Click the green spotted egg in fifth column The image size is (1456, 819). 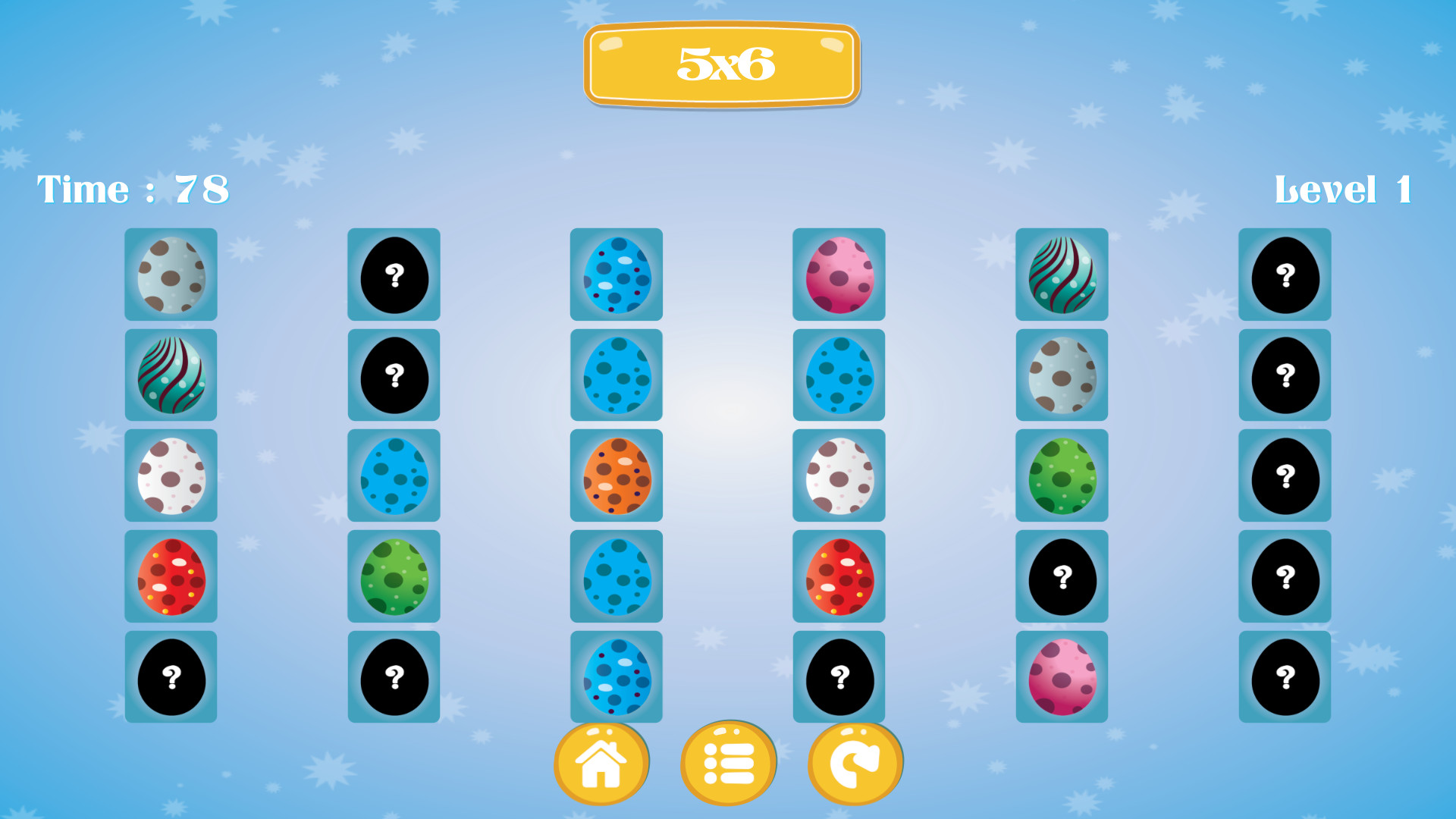(x=1062, y=475)
